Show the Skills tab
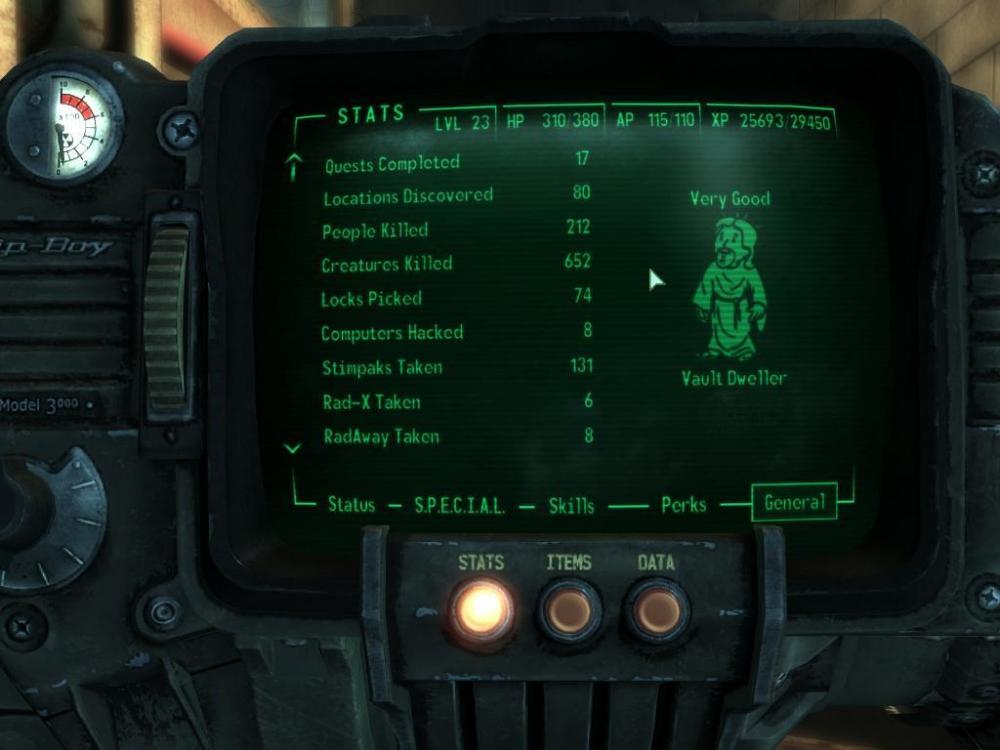This screenshot has width=1000, height=750. point(571,506)
